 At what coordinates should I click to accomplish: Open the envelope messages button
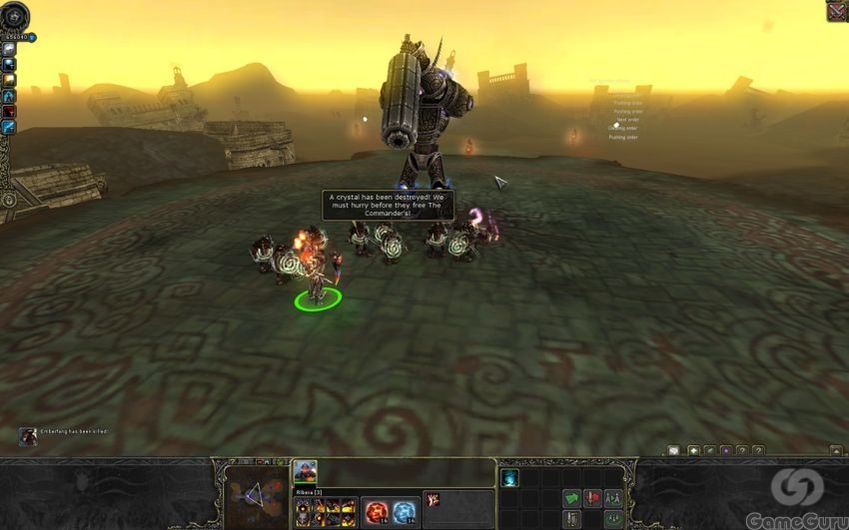tap(673, 451)
